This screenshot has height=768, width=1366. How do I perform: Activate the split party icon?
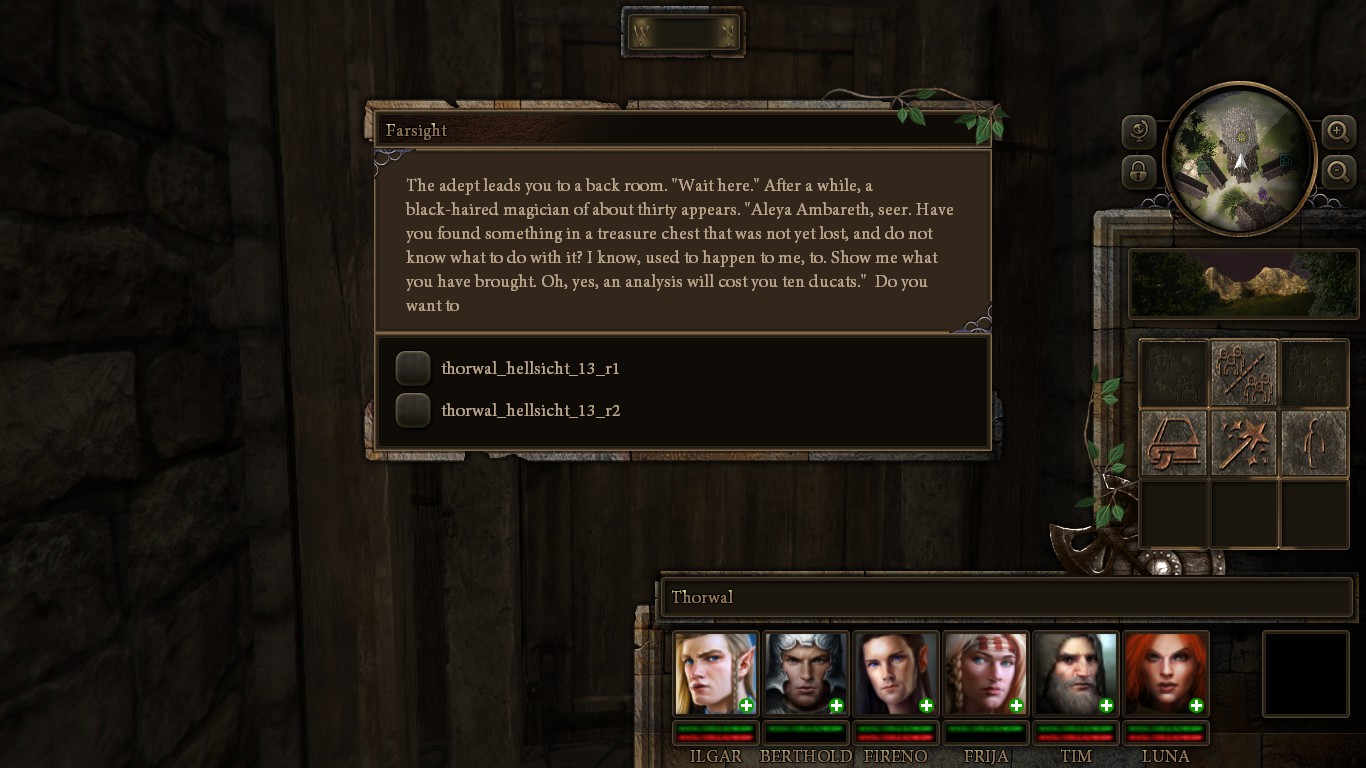click(1244, 373)
